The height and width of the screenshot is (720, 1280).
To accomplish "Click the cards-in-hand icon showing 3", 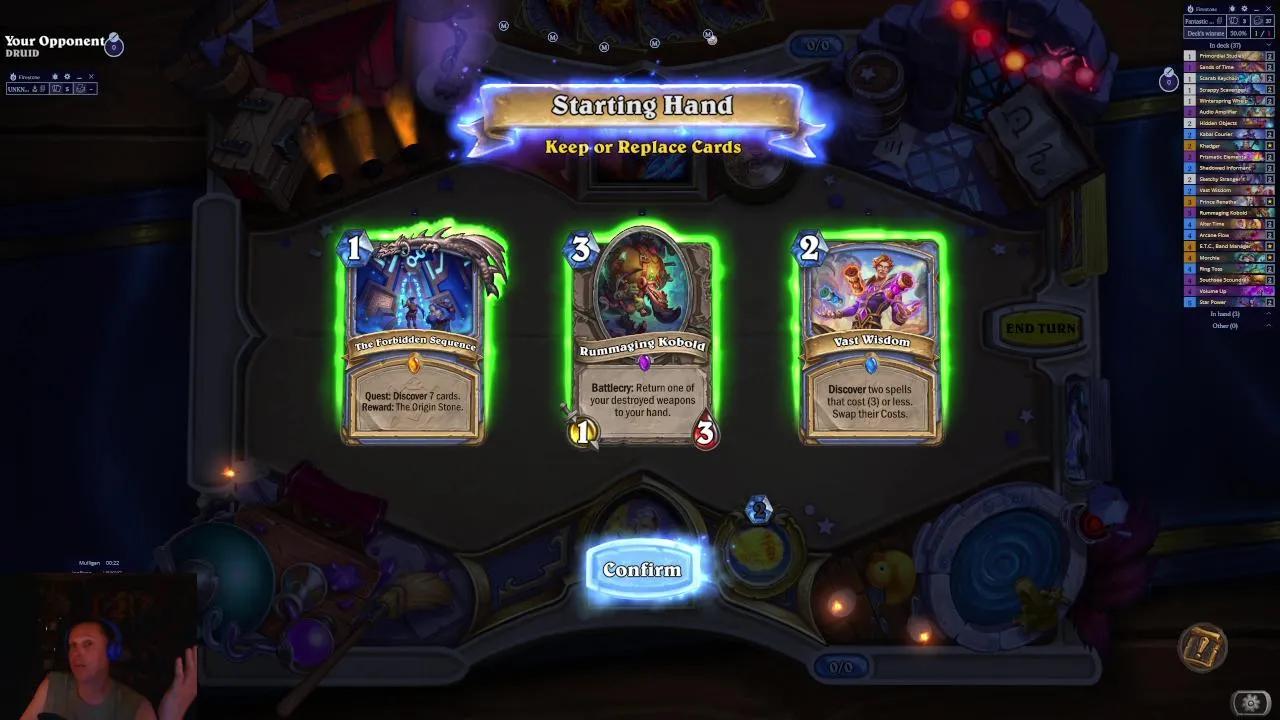I will click(1237, 21).
